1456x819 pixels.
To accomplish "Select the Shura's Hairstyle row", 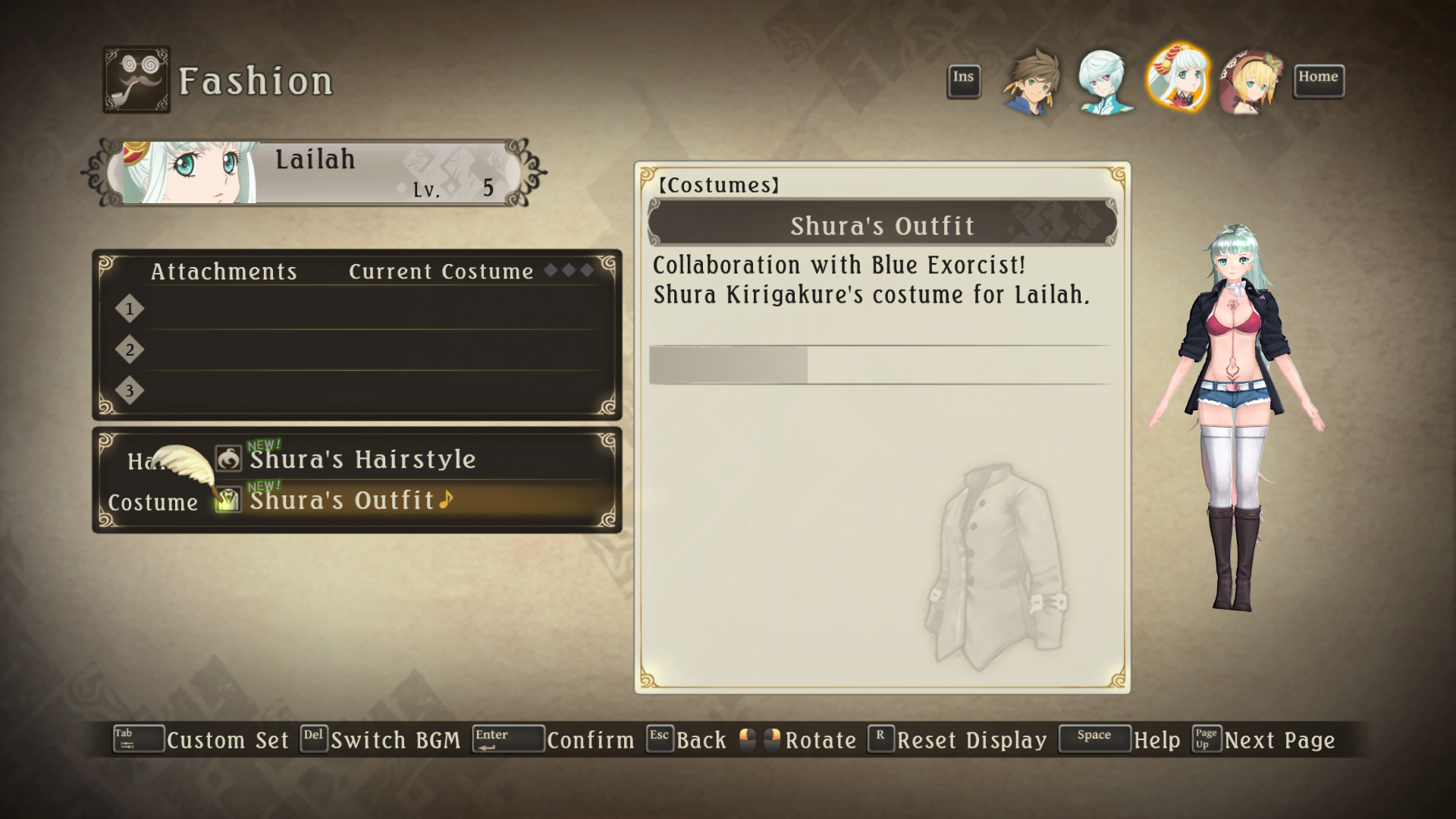I will (x=362, y=460).
